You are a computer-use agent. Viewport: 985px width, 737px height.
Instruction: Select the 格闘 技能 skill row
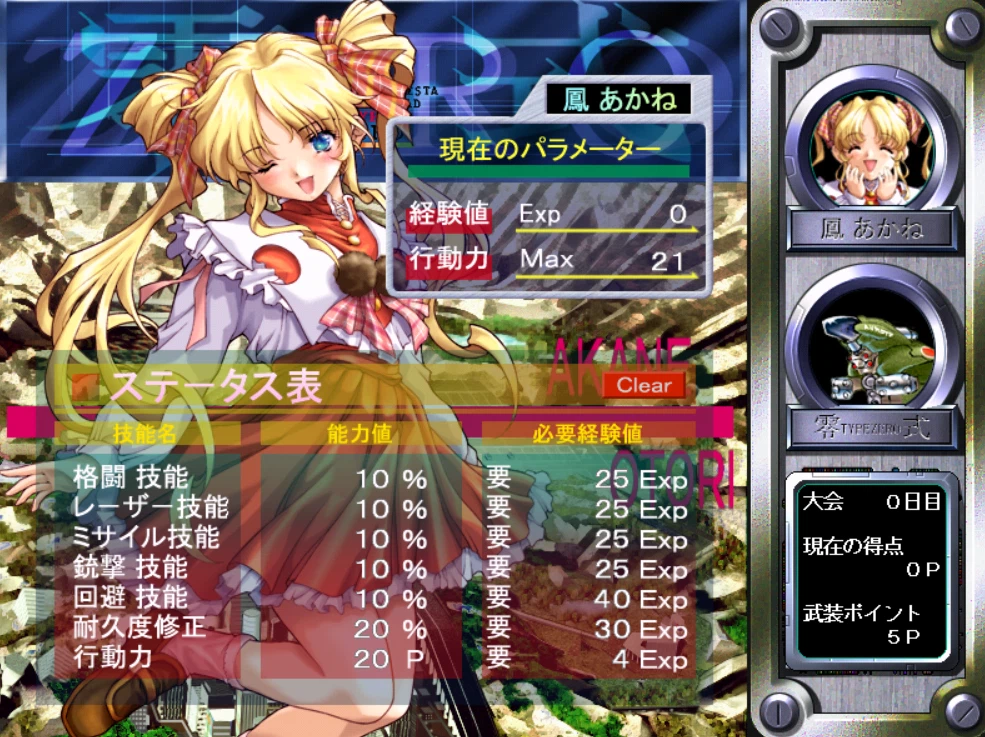click(x=130, y=478)
